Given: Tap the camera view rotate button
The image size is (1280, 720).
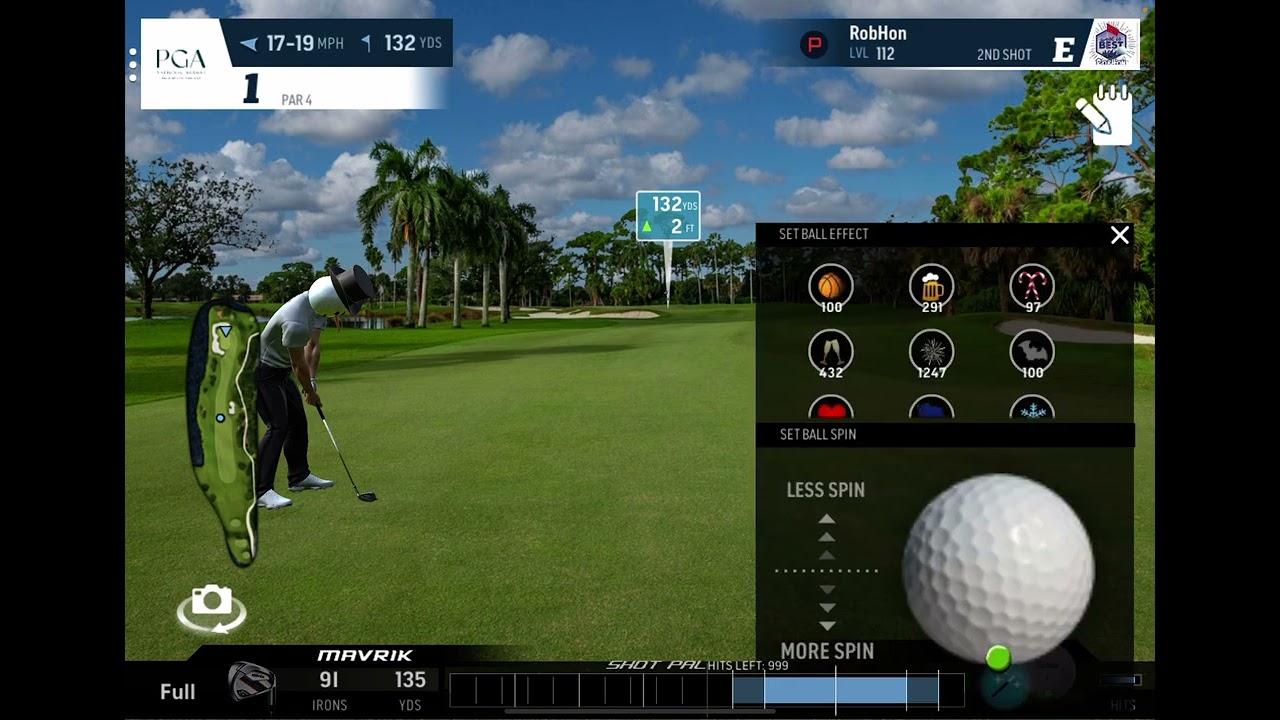Looking at the screenshot, I should [x=211, y=608].
